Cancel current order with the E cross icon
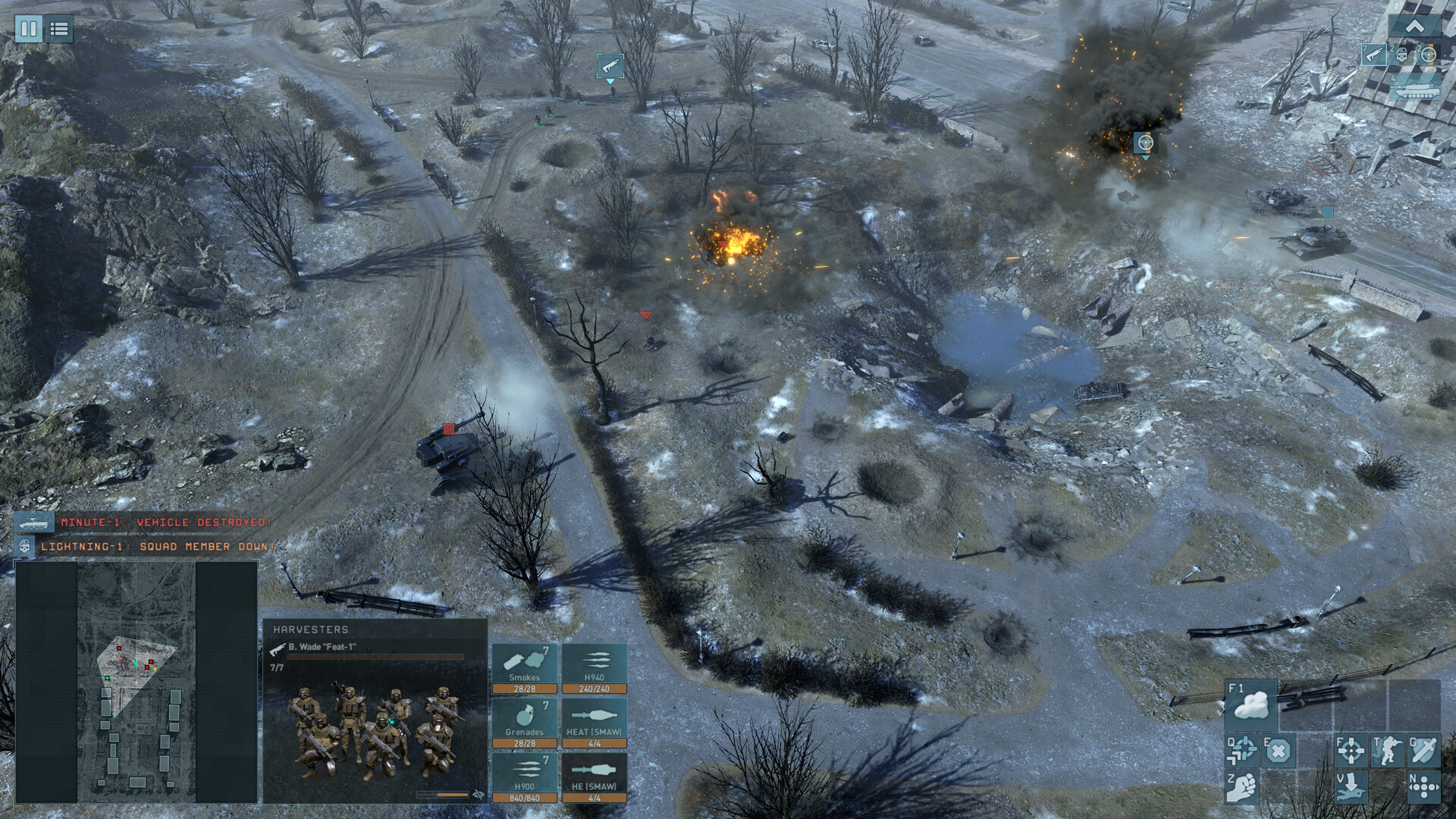Image resolution: width=1456 pixels, height=819 pixels. pos(1278,752)
